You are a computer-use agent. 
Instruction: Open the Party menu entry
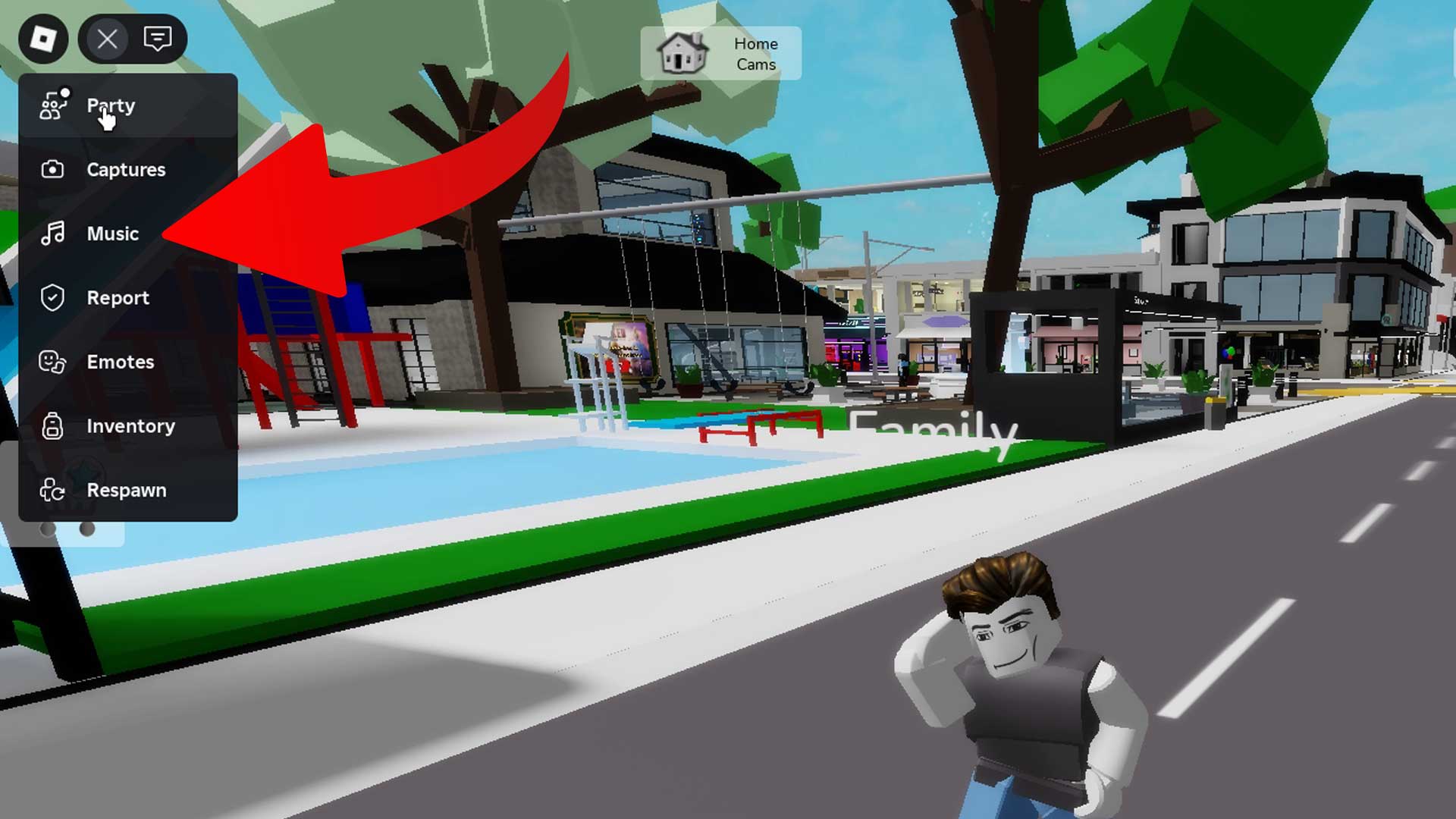(111, 105)
